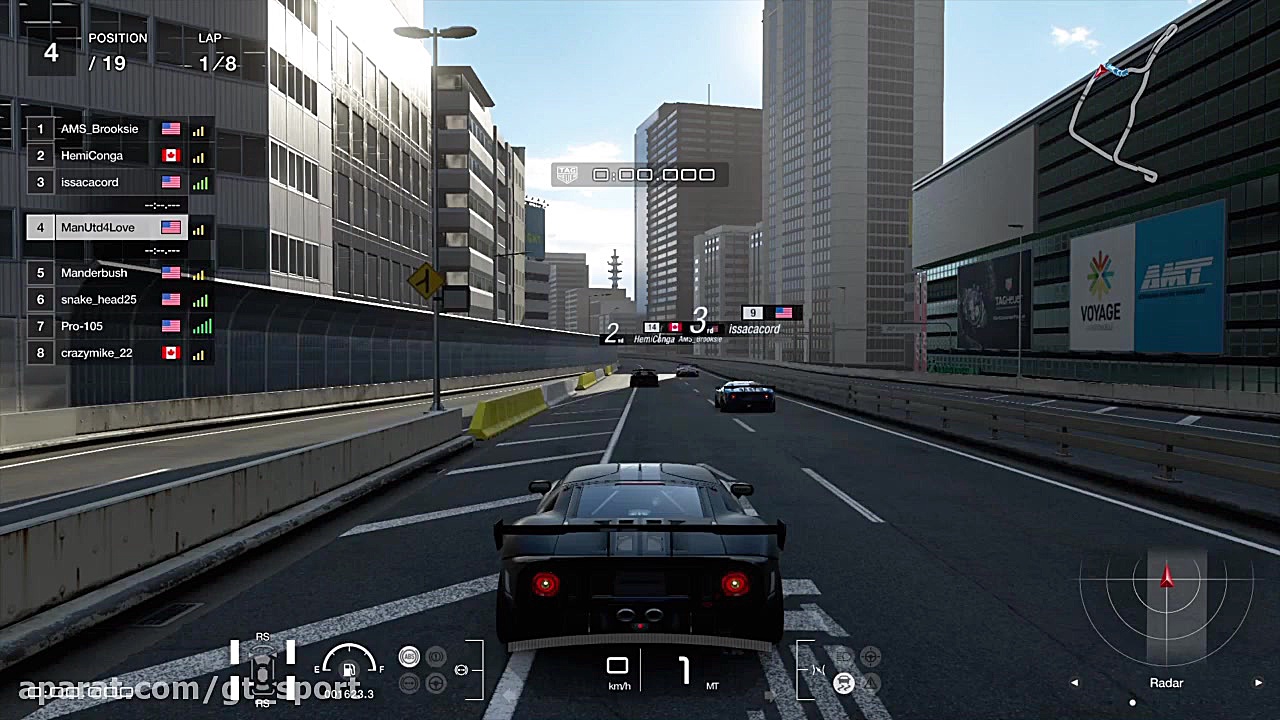This screenshot has width=1280, height=720.
Task: Click the TCS traction control icon near radar
Action: (844, 683)
